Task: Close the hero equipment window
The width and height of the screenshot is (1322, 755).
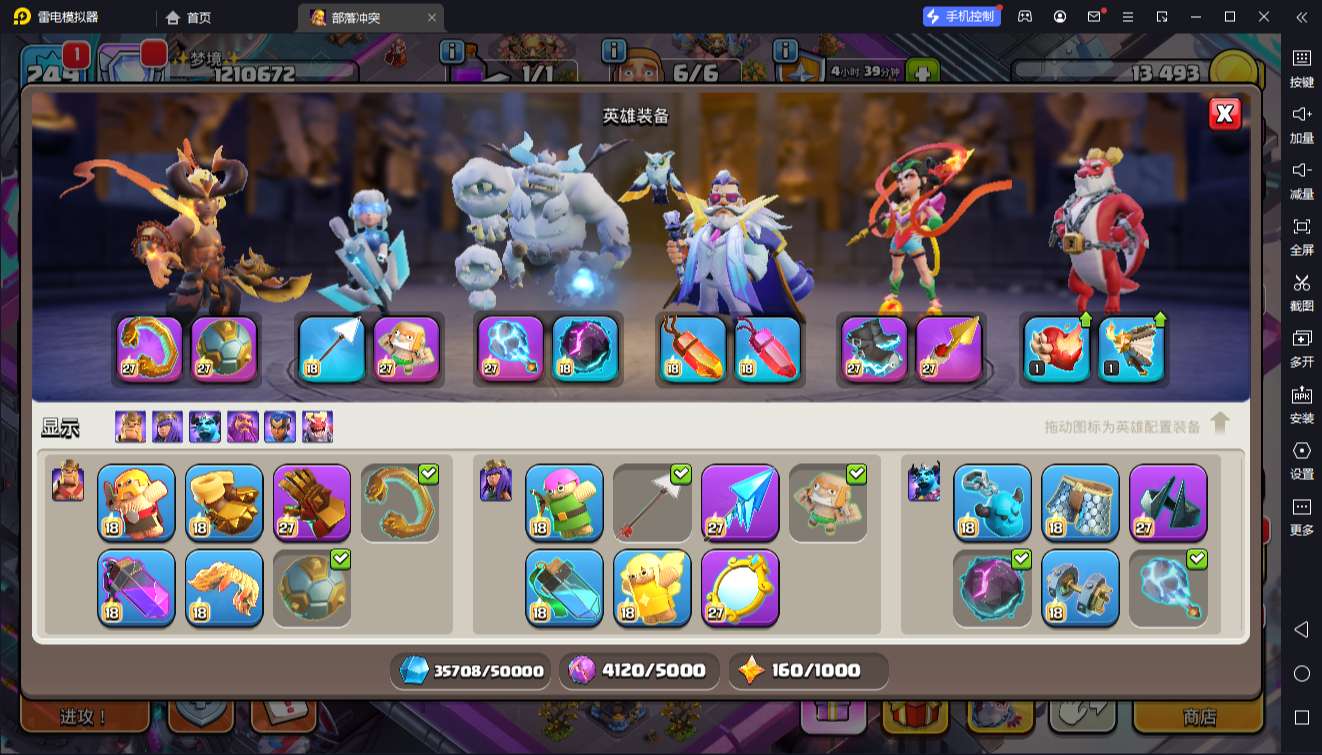Action: (1224, 114)
